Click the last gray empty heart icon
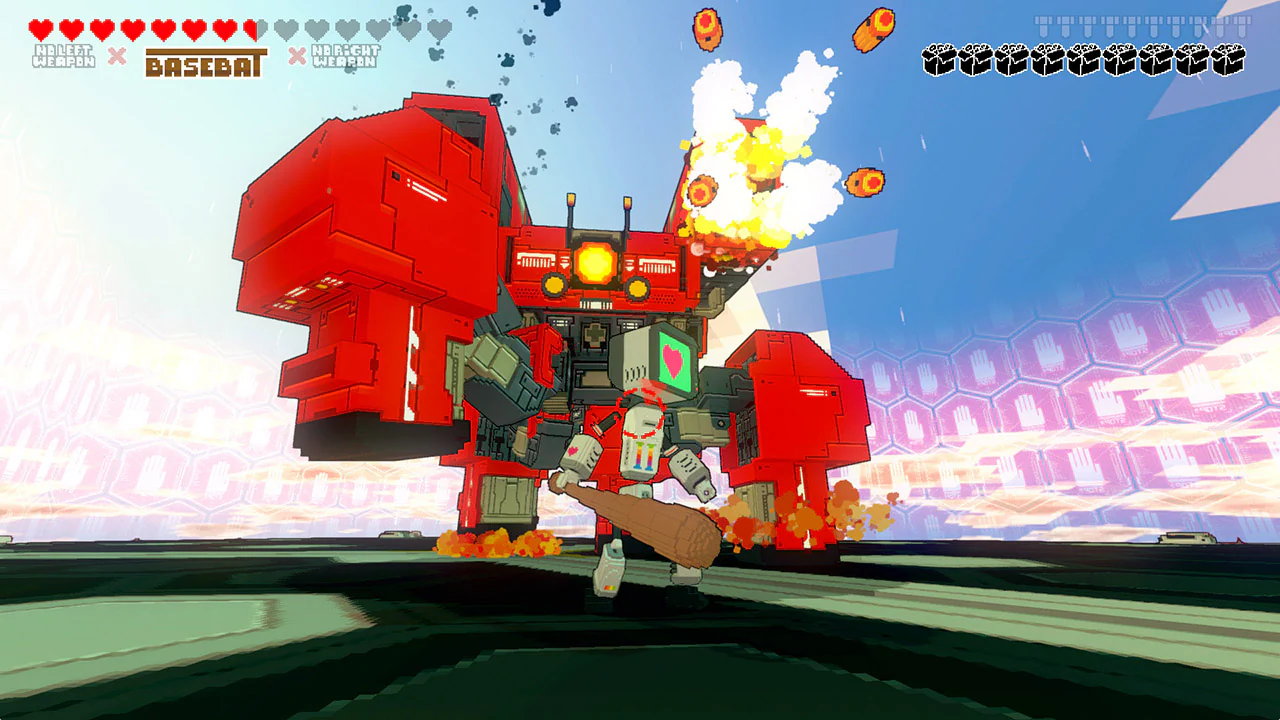Image resolution: width=1280 pixels, height=720 pixels. 437,28
